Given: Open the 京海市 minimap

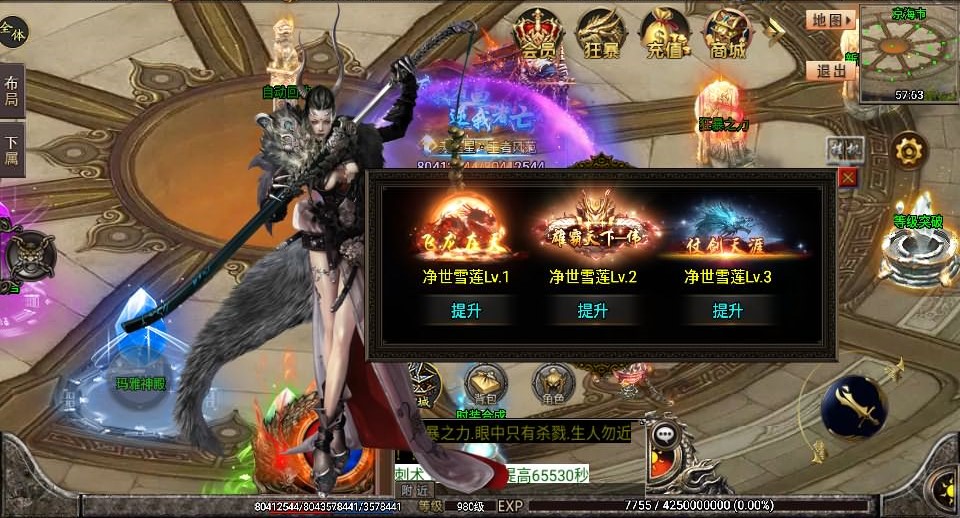Looking at the screenshot, I should coord(908,52).
